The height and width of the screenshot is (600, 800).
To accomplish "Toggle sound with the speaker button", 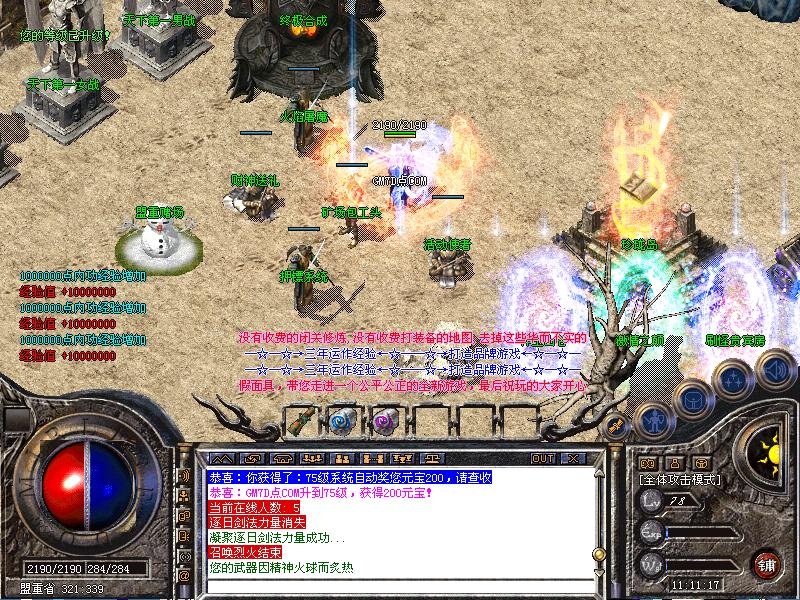I will pyautogui.click(x=773, y=372).
